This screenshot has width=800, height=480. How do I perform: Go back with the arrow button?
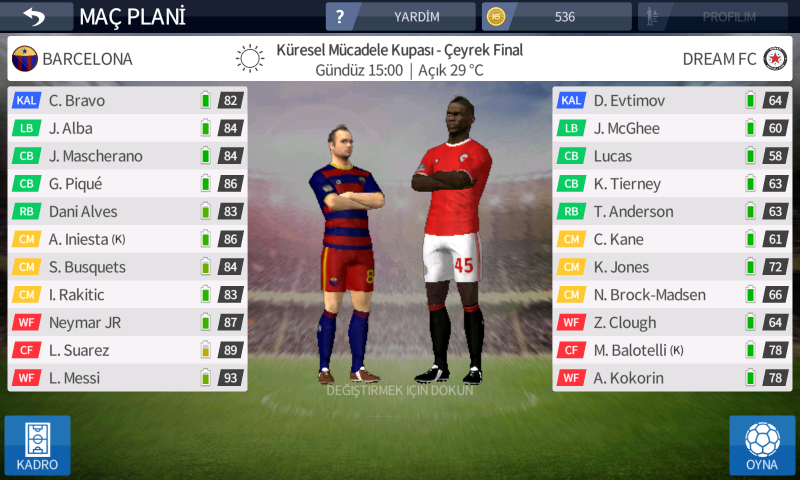pos(36,17)
